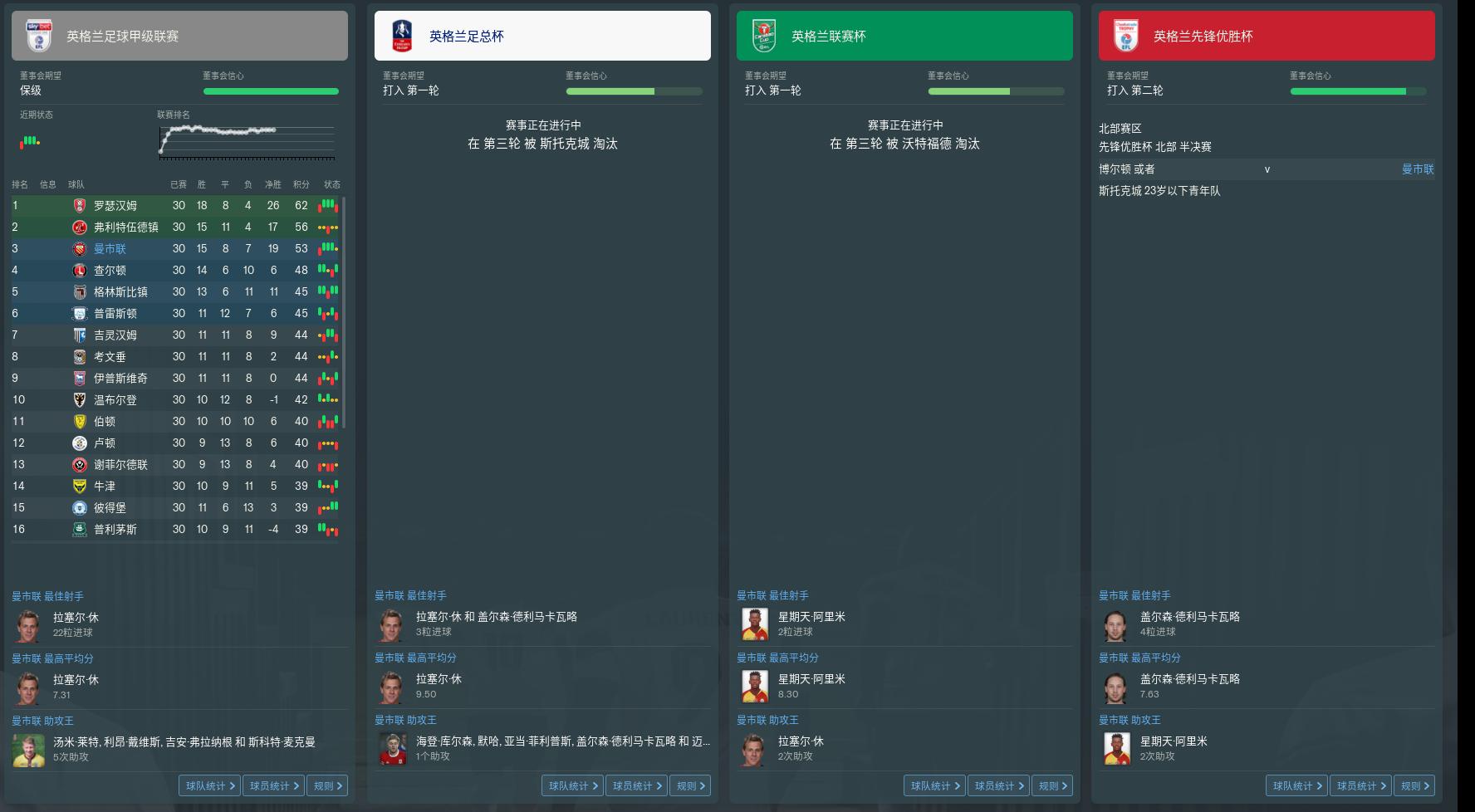Viewport: 1475px width, 812px height.
Task: Click 曼市联 club crest in league standings
Action: click(x=79, y=248)
